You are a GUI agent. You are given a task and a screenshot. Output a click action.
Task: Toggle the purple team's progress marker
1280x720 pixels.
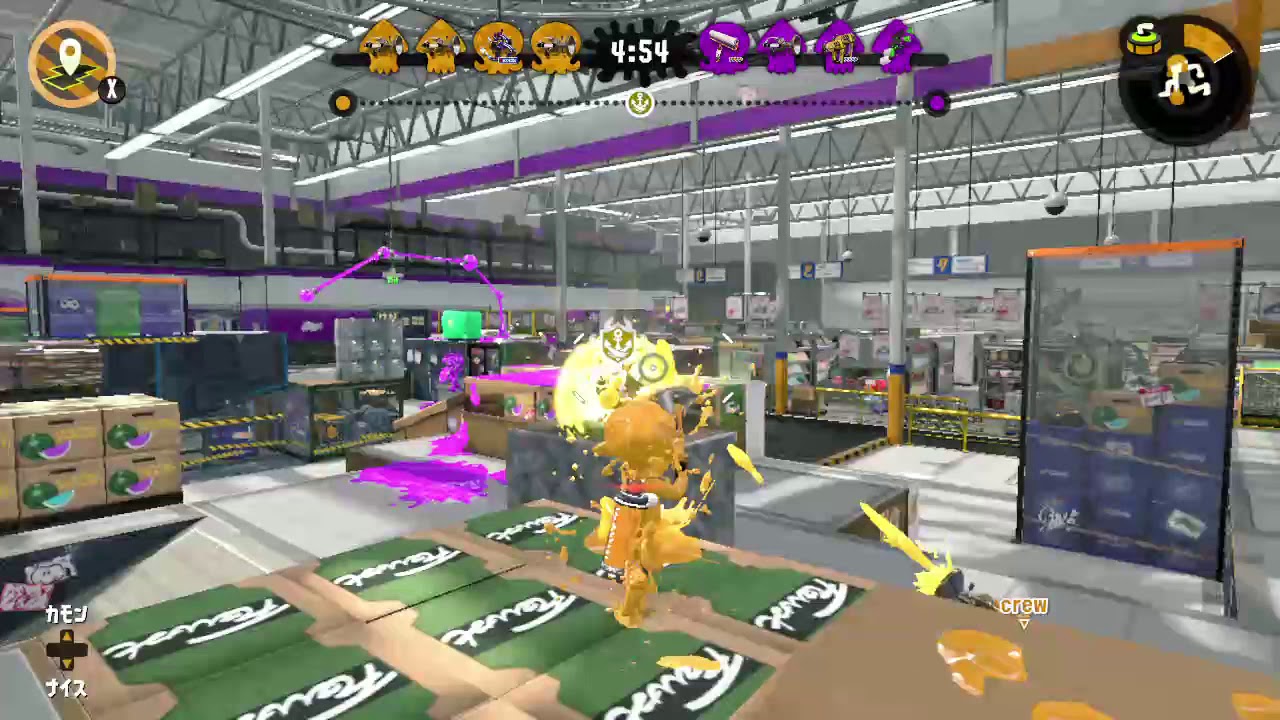click(x=937, y=104)
